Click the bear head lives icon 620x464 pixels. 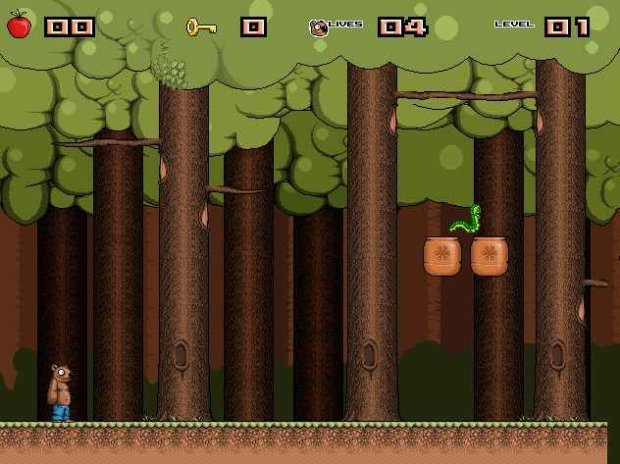(318, 28)
